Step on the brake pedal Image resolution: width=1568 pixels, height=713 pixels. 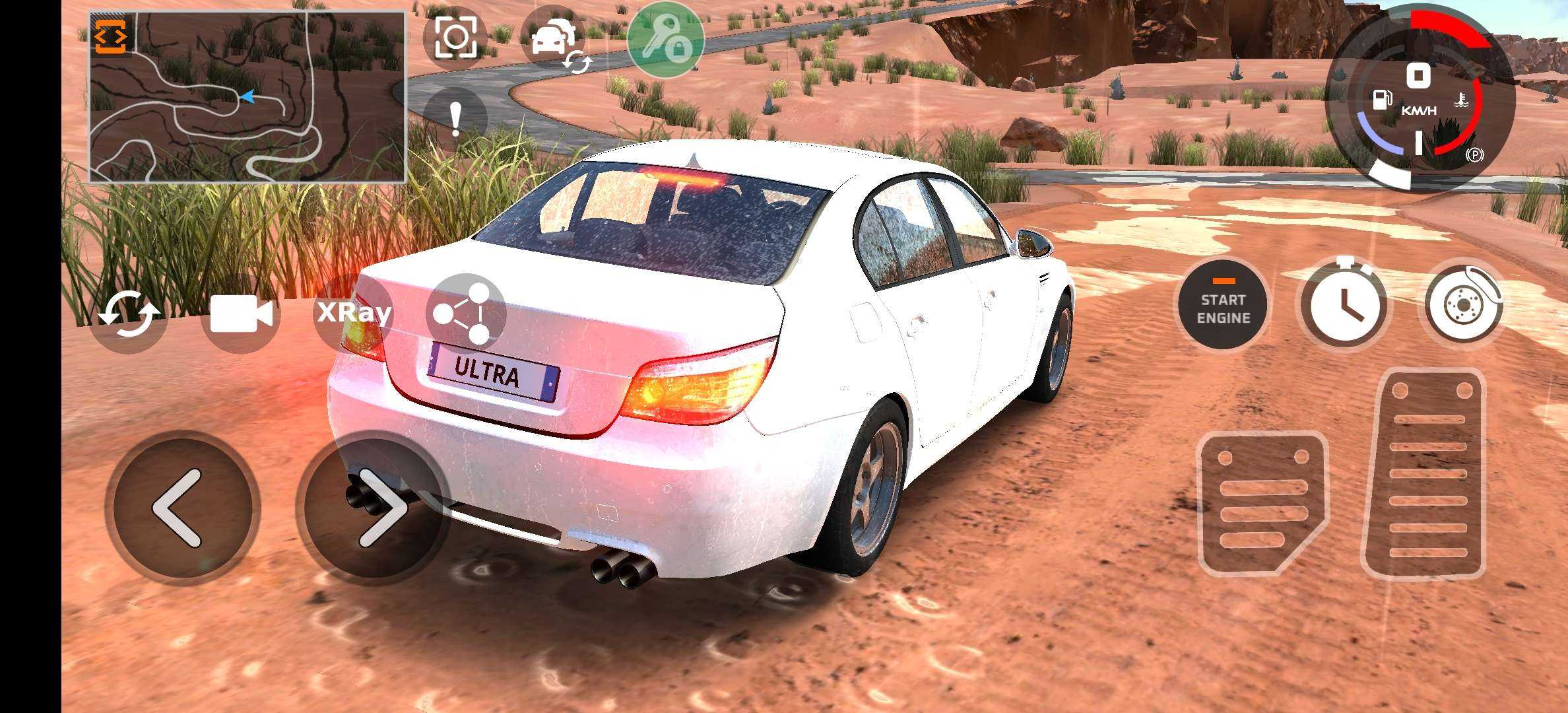pos(1260,503)
